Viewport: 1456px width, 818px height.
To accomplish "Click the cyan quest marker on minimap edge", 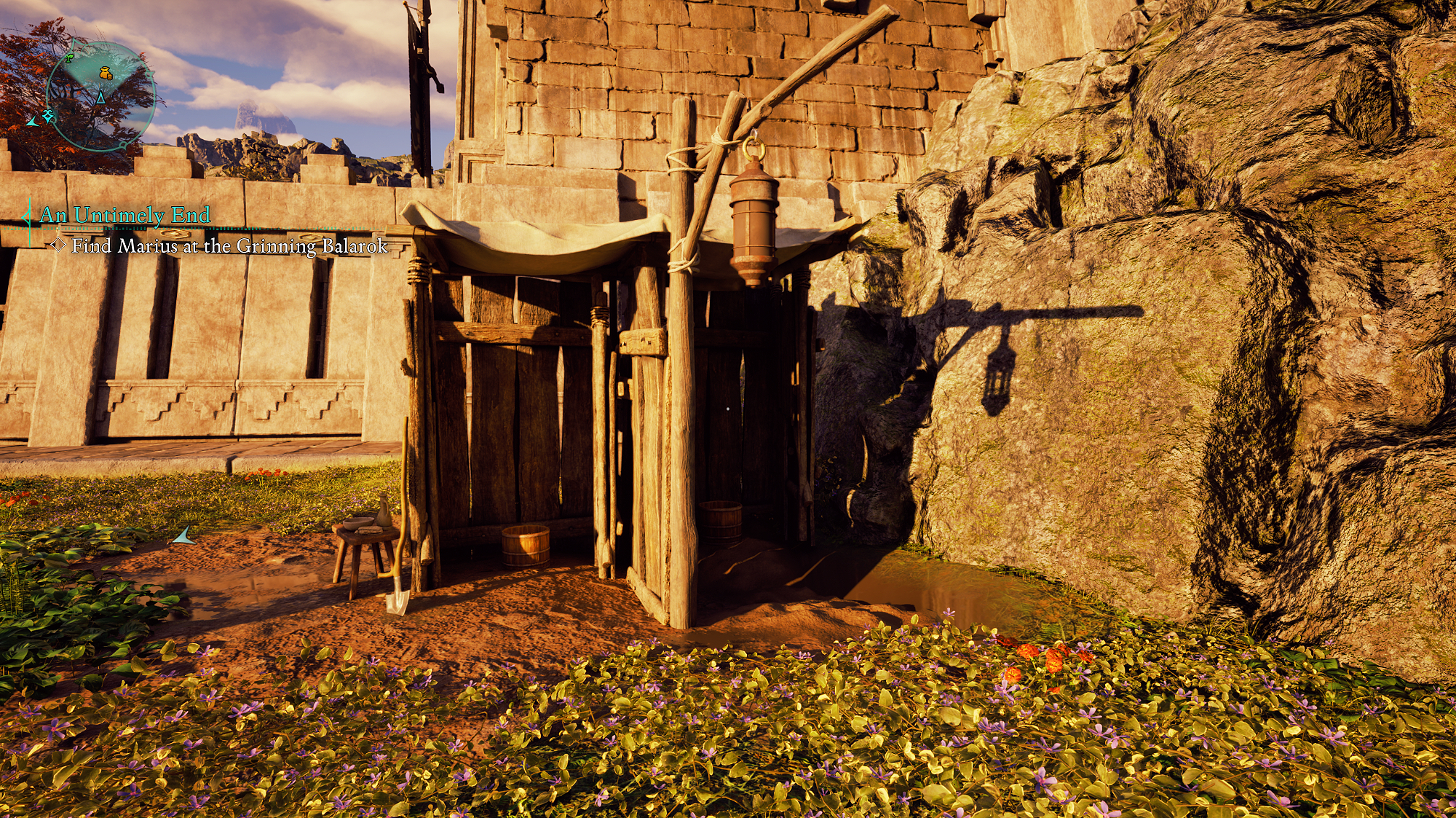I will pyautogui.click(x=49, y=115).
